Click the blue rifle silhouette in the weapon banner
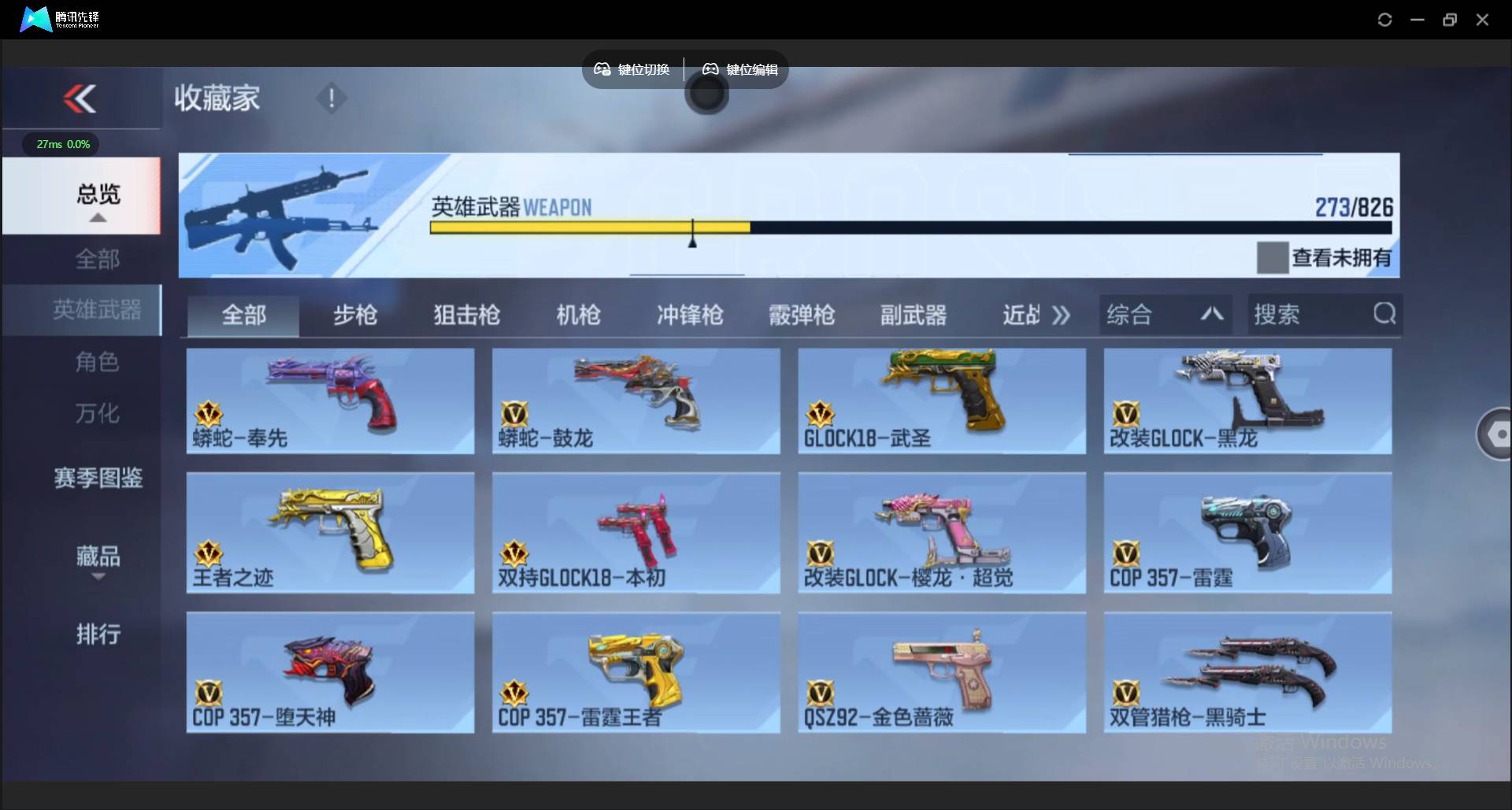 pos(299,213)
